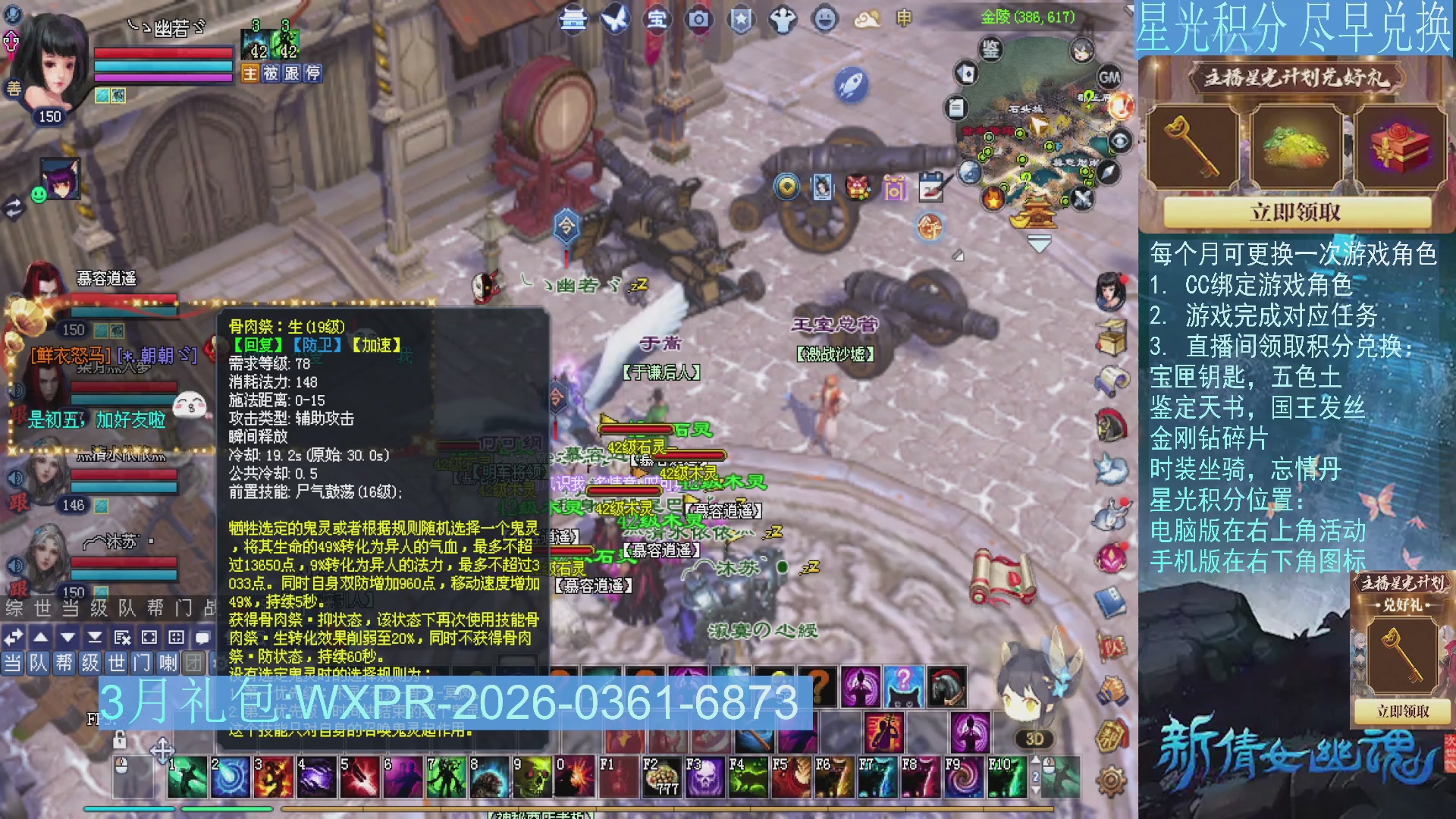Expand chat history with the up arrow

pos(39,638)
